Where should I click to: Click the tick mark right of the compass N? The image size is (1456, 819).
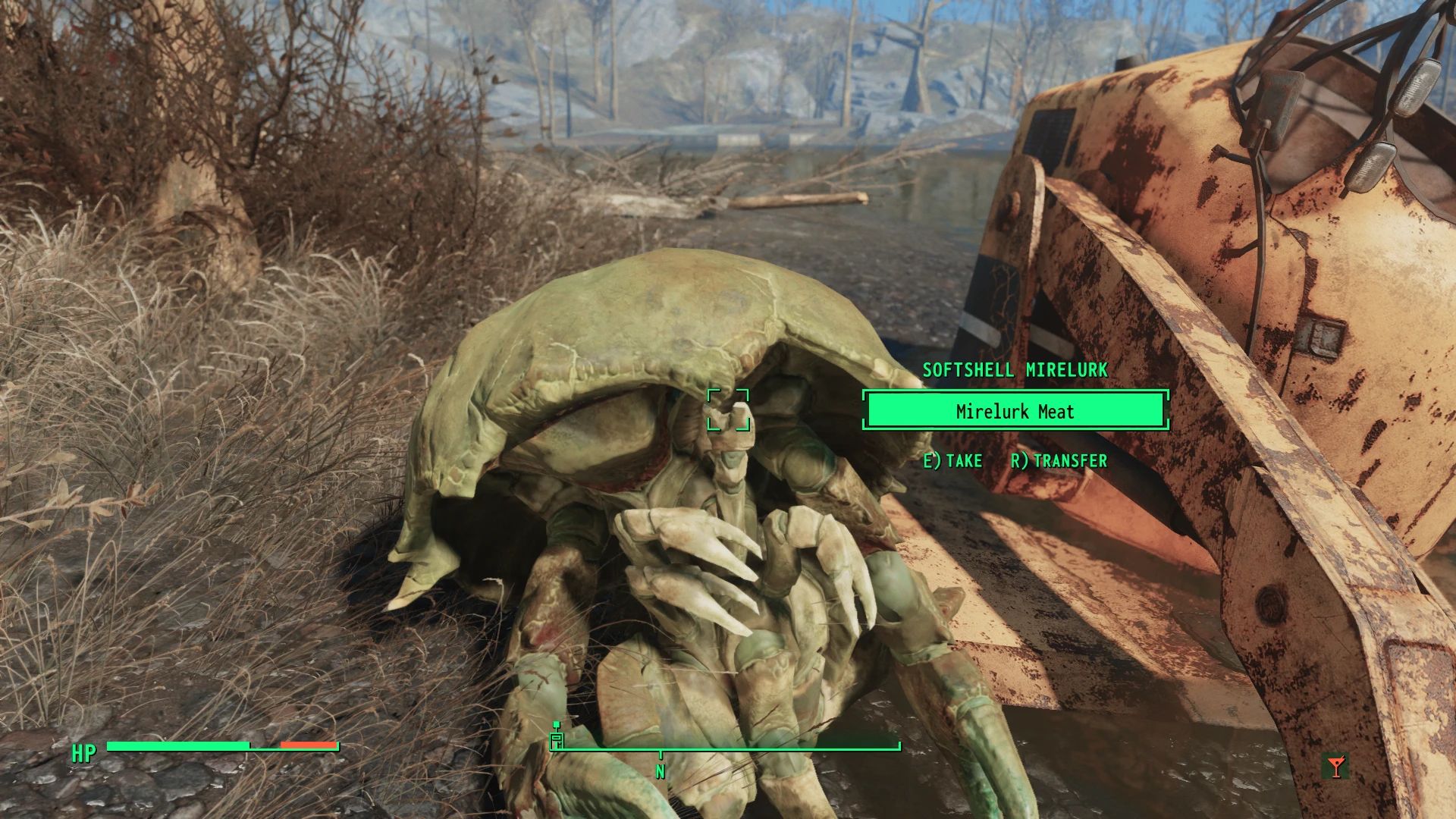pyautogui.click(x=899, y=747)
